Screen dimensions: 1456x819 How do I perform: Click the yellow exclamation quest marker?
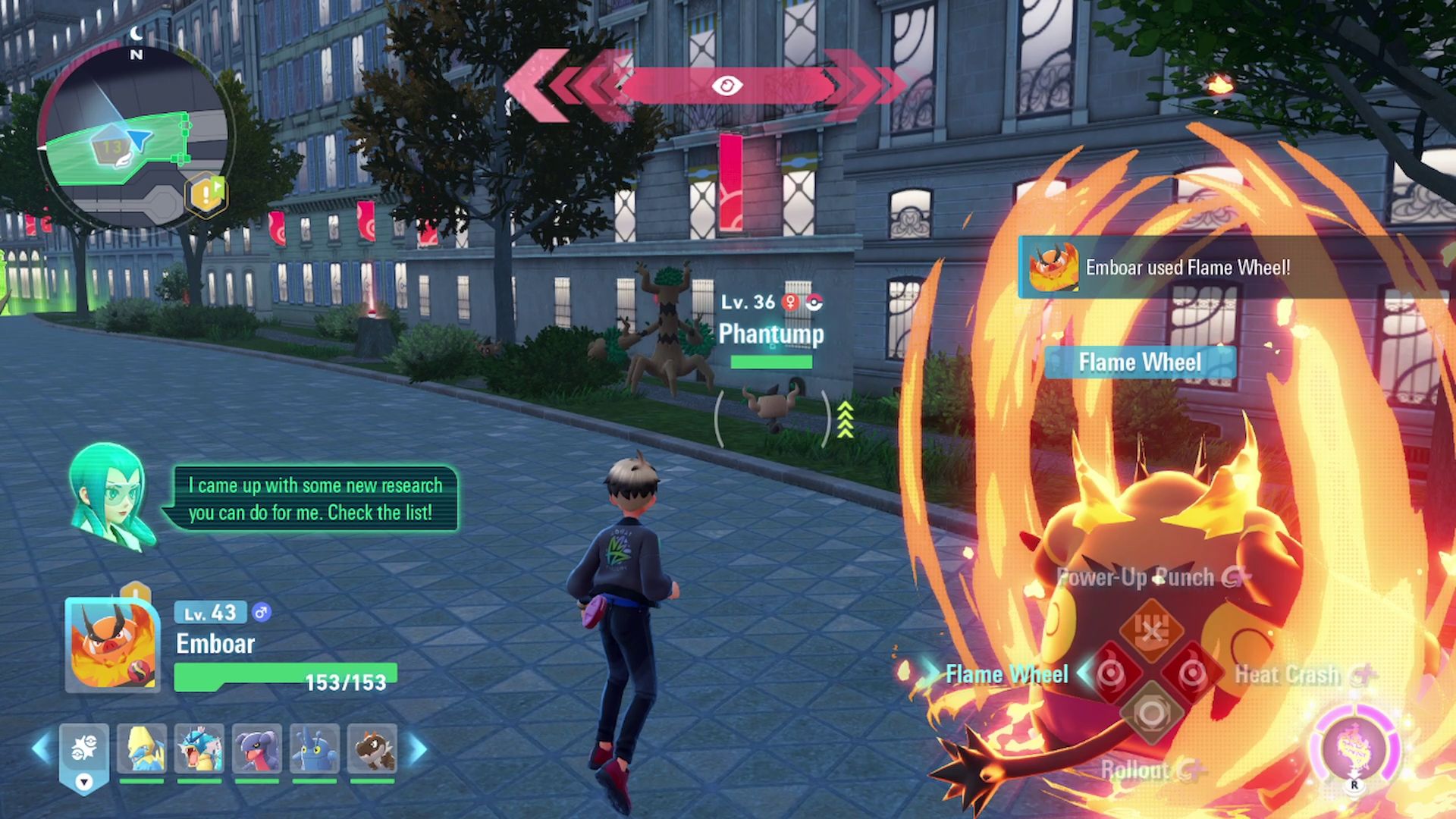(206, 196)
